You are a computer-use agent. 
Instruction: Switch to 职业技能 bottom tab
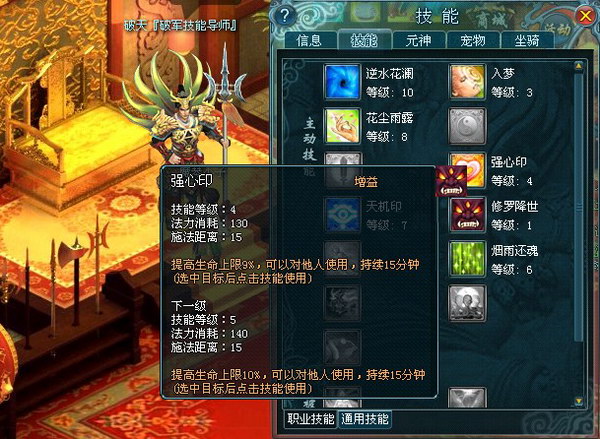click(x=310, y=419)
